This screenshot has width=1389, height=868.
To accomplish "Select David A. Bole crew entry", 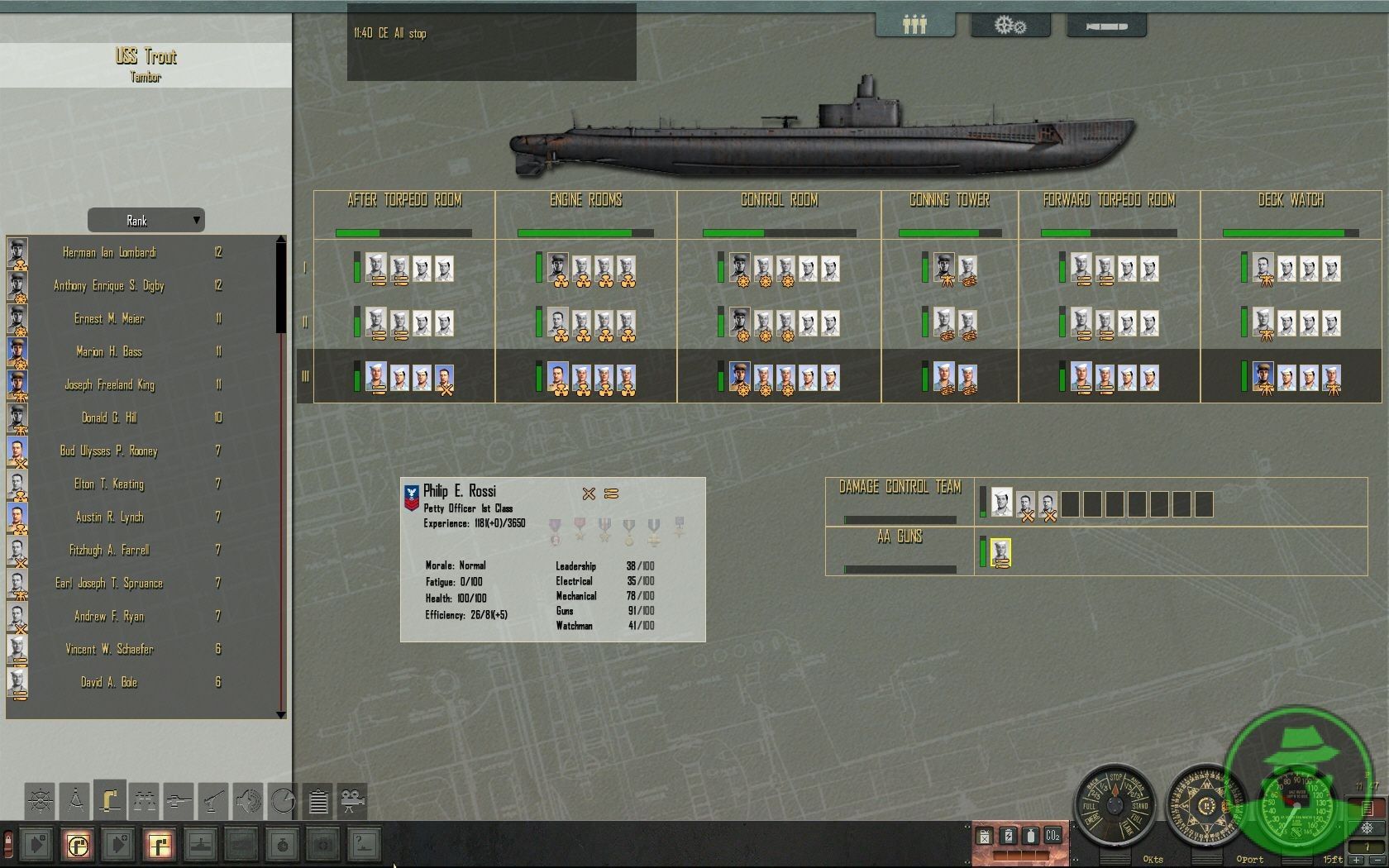I will click(109, 683).
